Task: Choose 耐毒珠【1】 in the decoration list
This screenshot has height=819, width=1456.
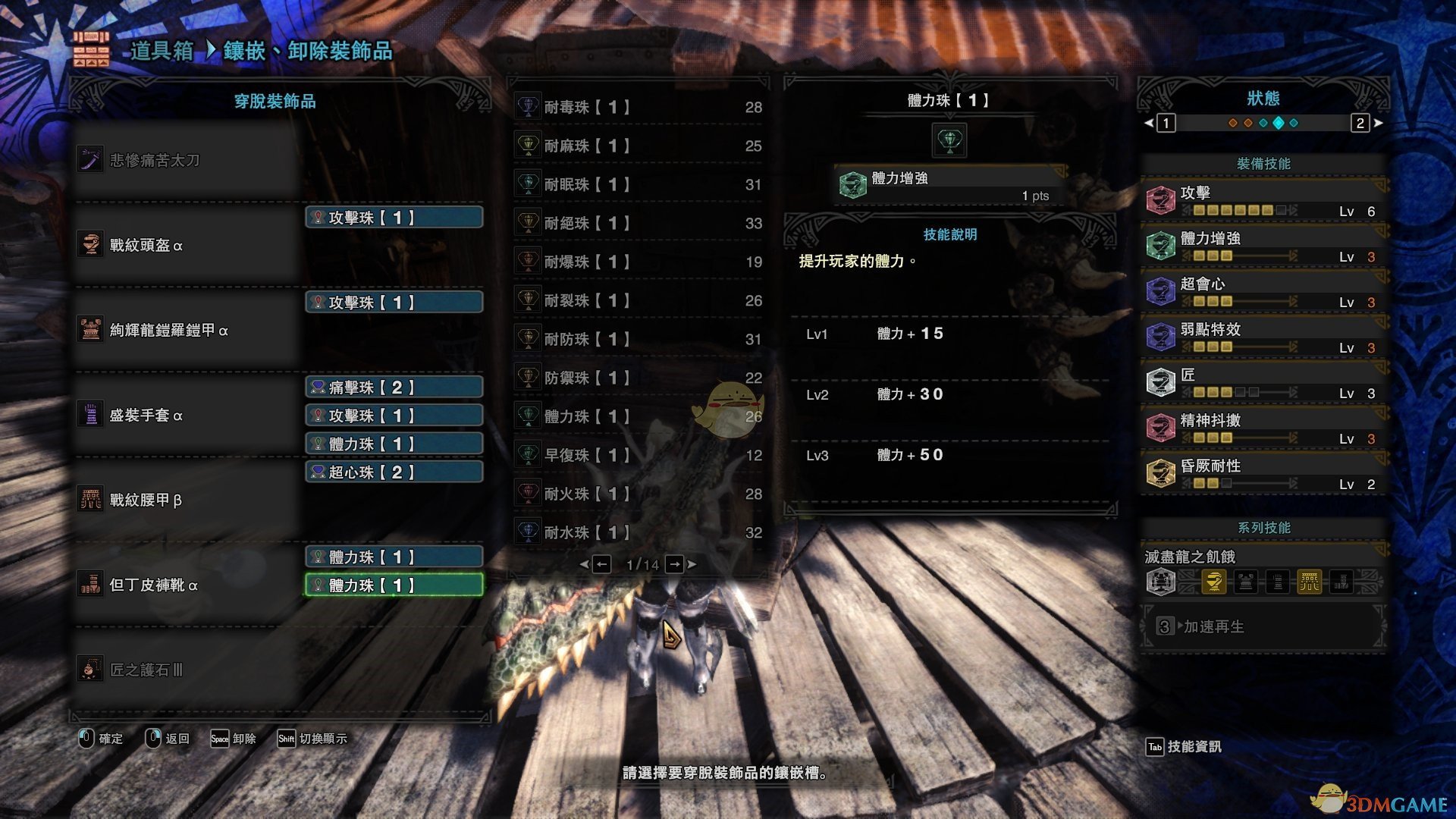Action: [x=639, y=107]
